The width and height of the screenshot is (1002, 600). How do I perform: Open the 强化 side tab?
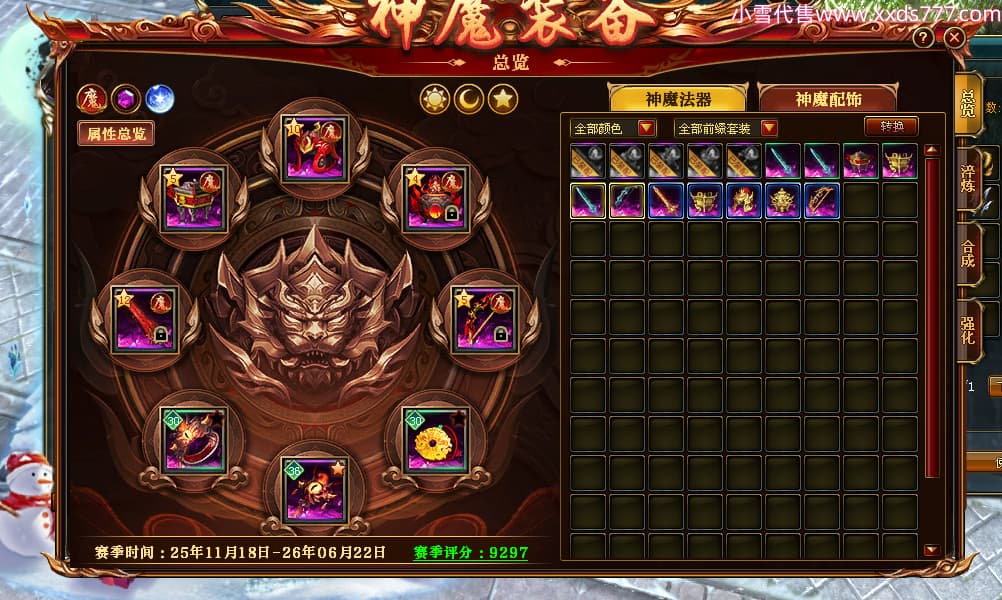tap(968, 332)
